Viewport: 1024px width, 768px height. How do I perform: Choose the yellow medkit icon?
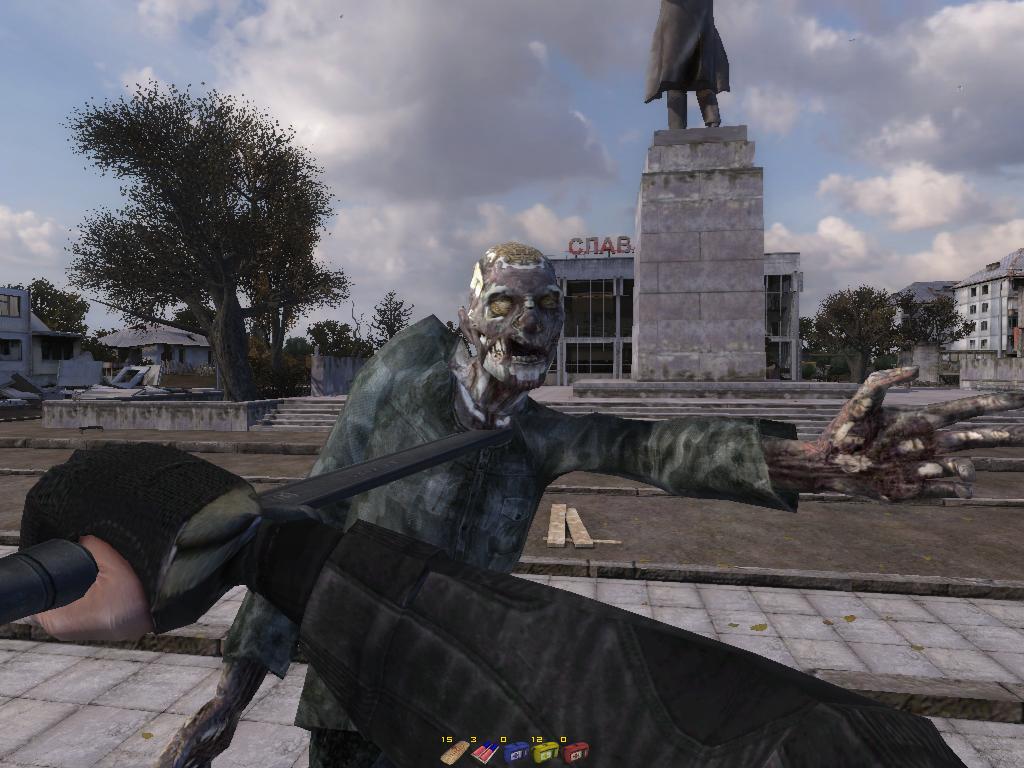[545, 753]
